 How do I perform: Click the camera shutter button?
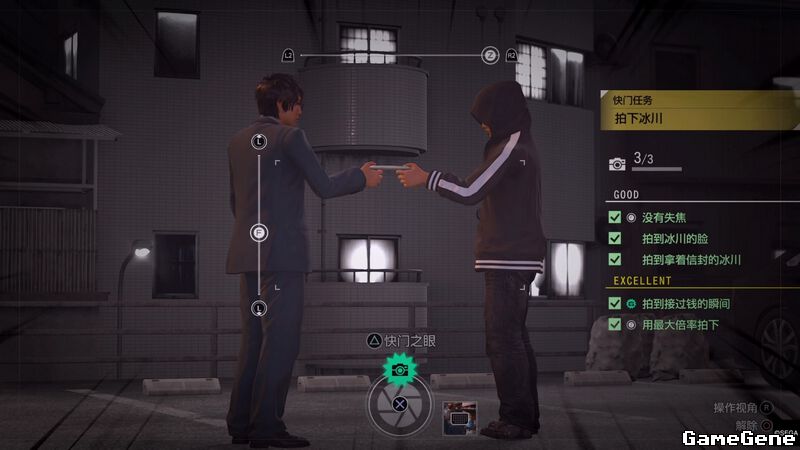(399, 405)
